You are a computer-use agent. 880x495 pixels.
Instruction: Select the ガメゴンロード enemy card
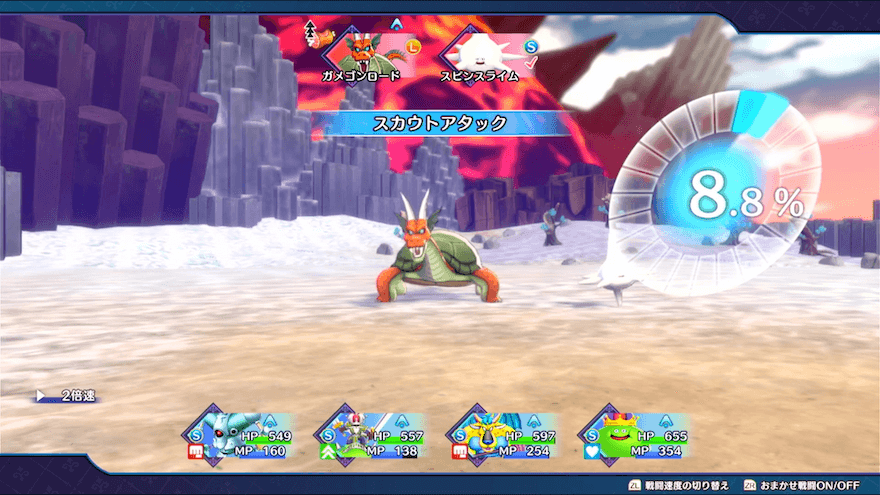(361, 53)
